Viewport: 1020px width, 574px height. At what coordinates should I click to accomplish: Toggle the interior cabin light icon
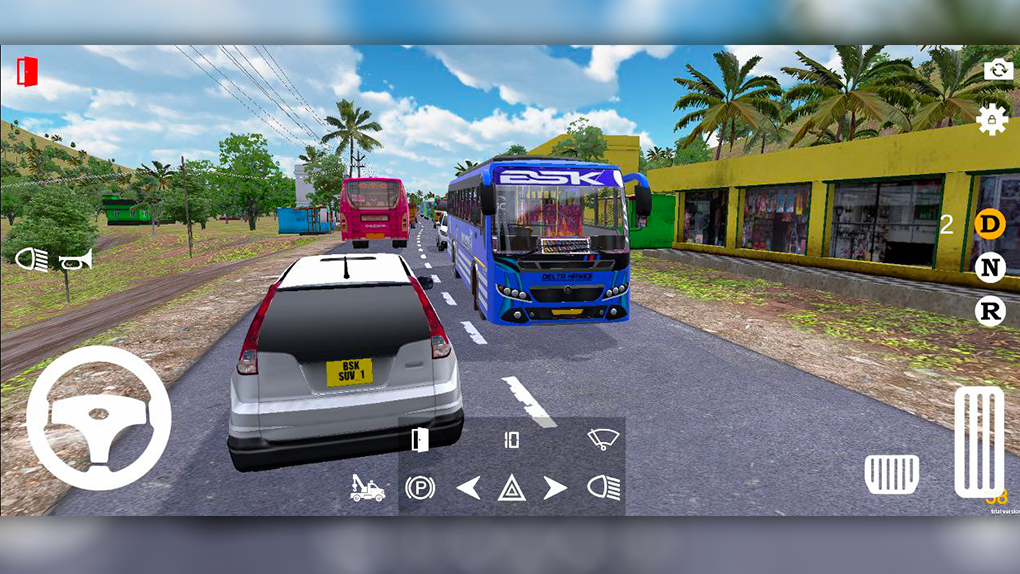[512, 439]
